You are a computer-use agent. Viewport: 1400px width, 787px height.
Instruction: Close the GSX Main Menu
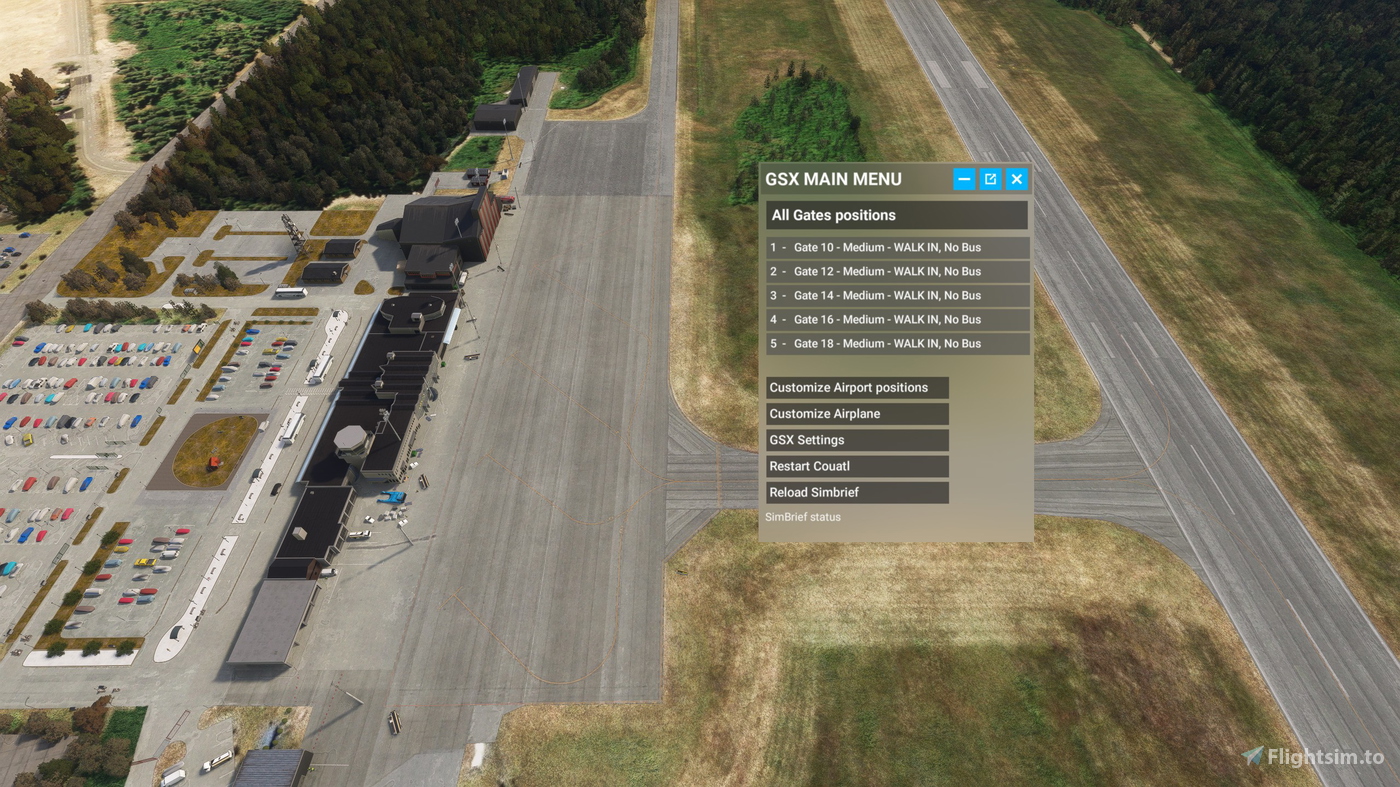(x=1016, y=178)
